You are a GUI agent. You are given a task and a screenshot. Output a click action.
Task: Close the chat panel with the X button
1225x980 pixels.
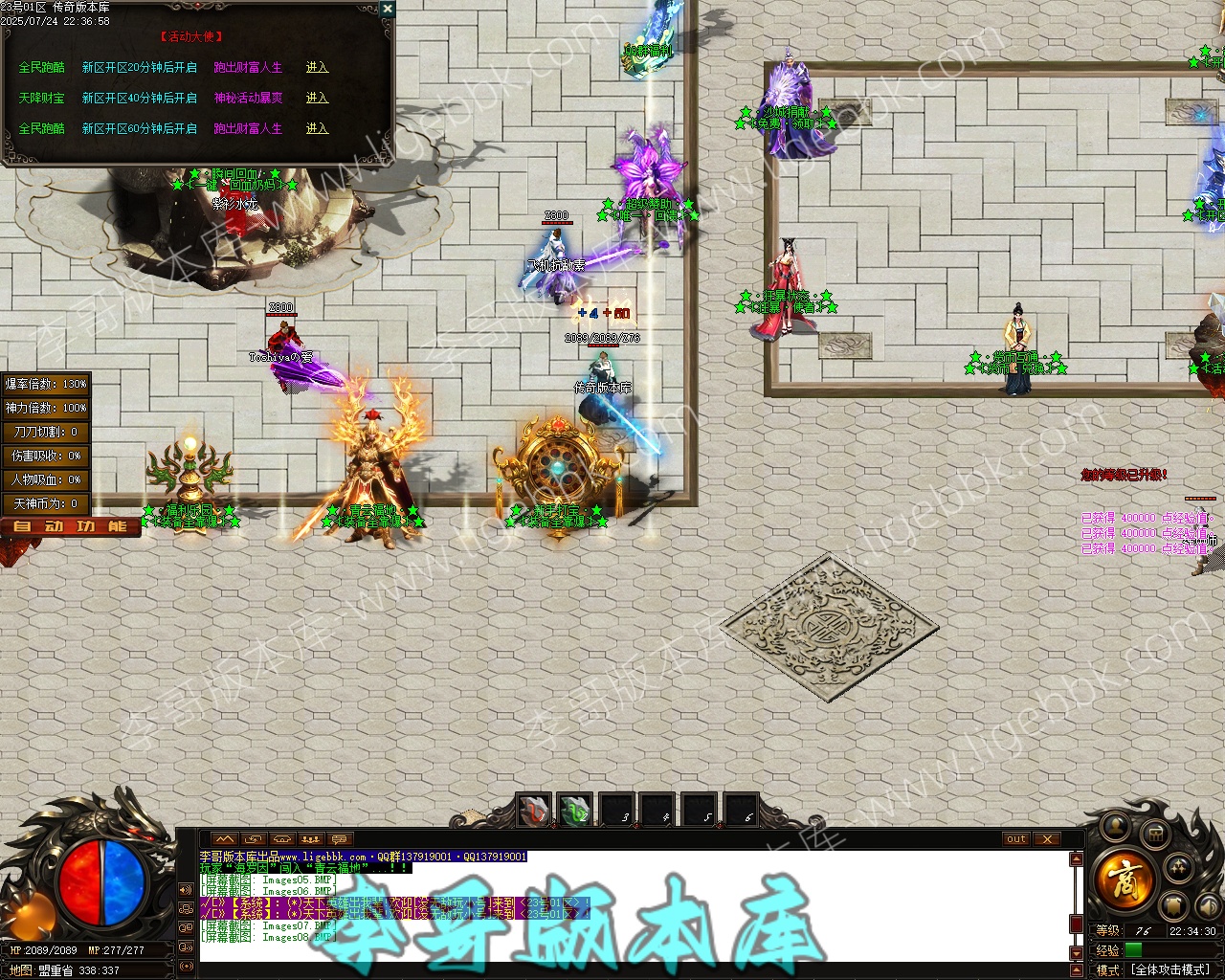coord(1048,839)
